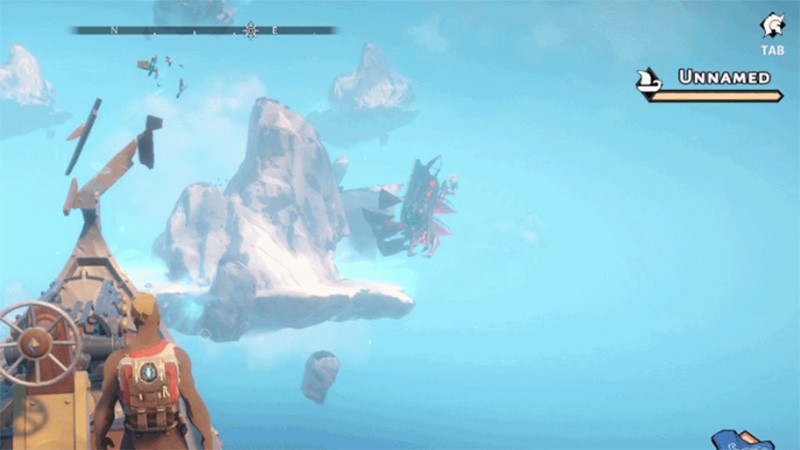
Task: Open the helmet character menu icon
Action: pos(772,25)
